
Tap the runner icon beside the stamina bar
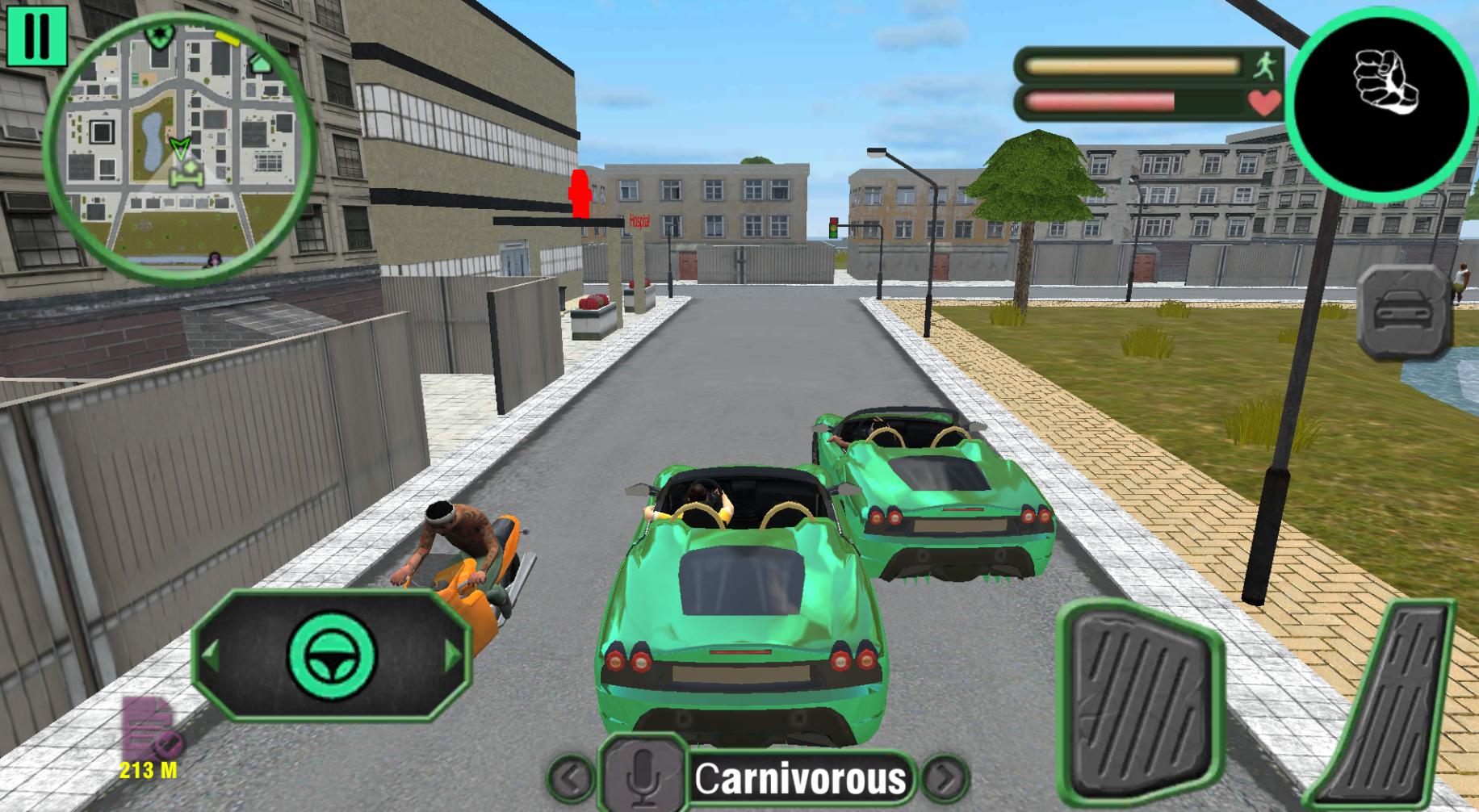click(1266, 65)
